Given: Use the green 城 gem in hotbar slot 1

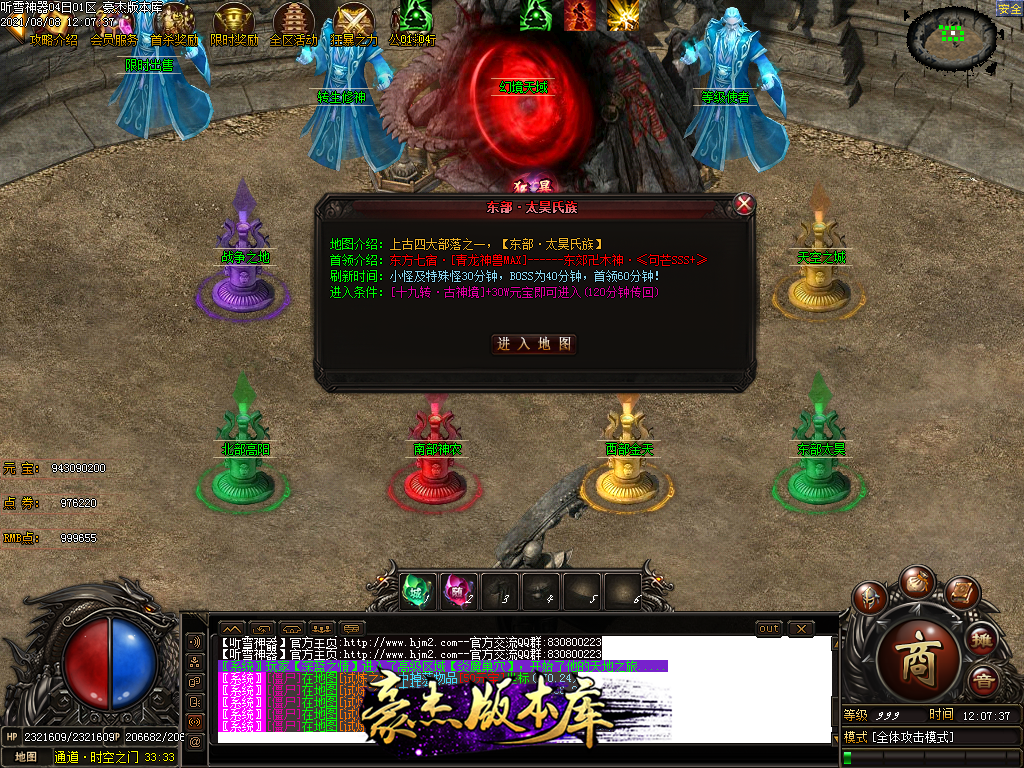Looking at the screenshot, I should pyautogui.click(x=418, y=592).
